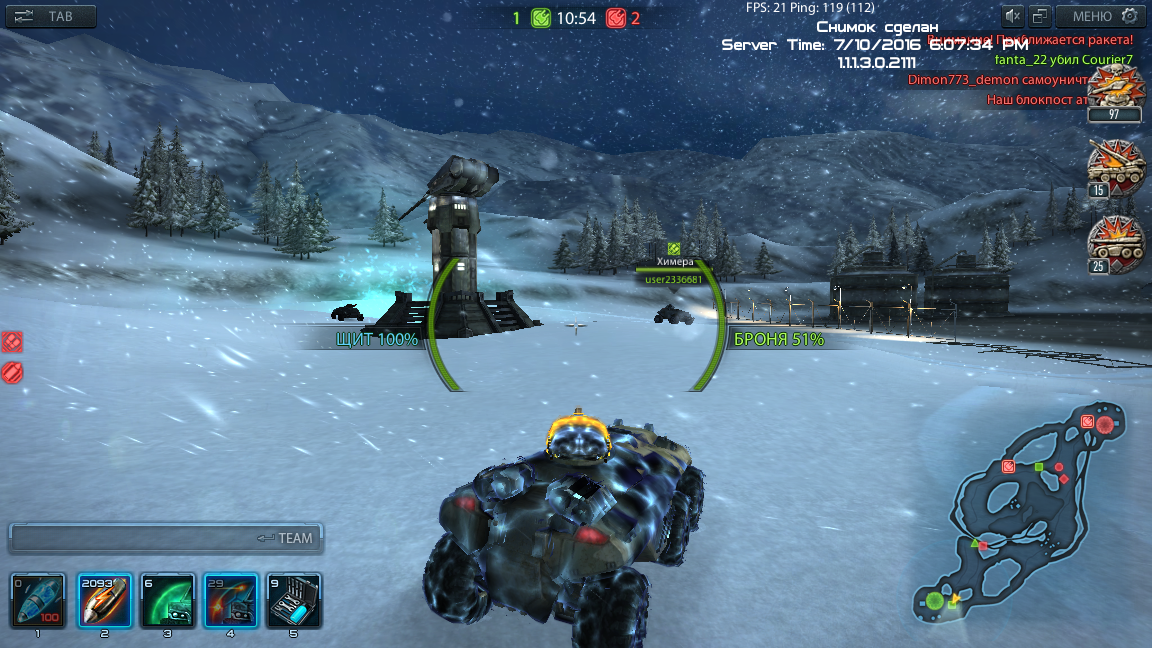Switch window mode with the overlapping squares button
1152x648 pixels.
pyautogui.click(x=1041, y=16)
